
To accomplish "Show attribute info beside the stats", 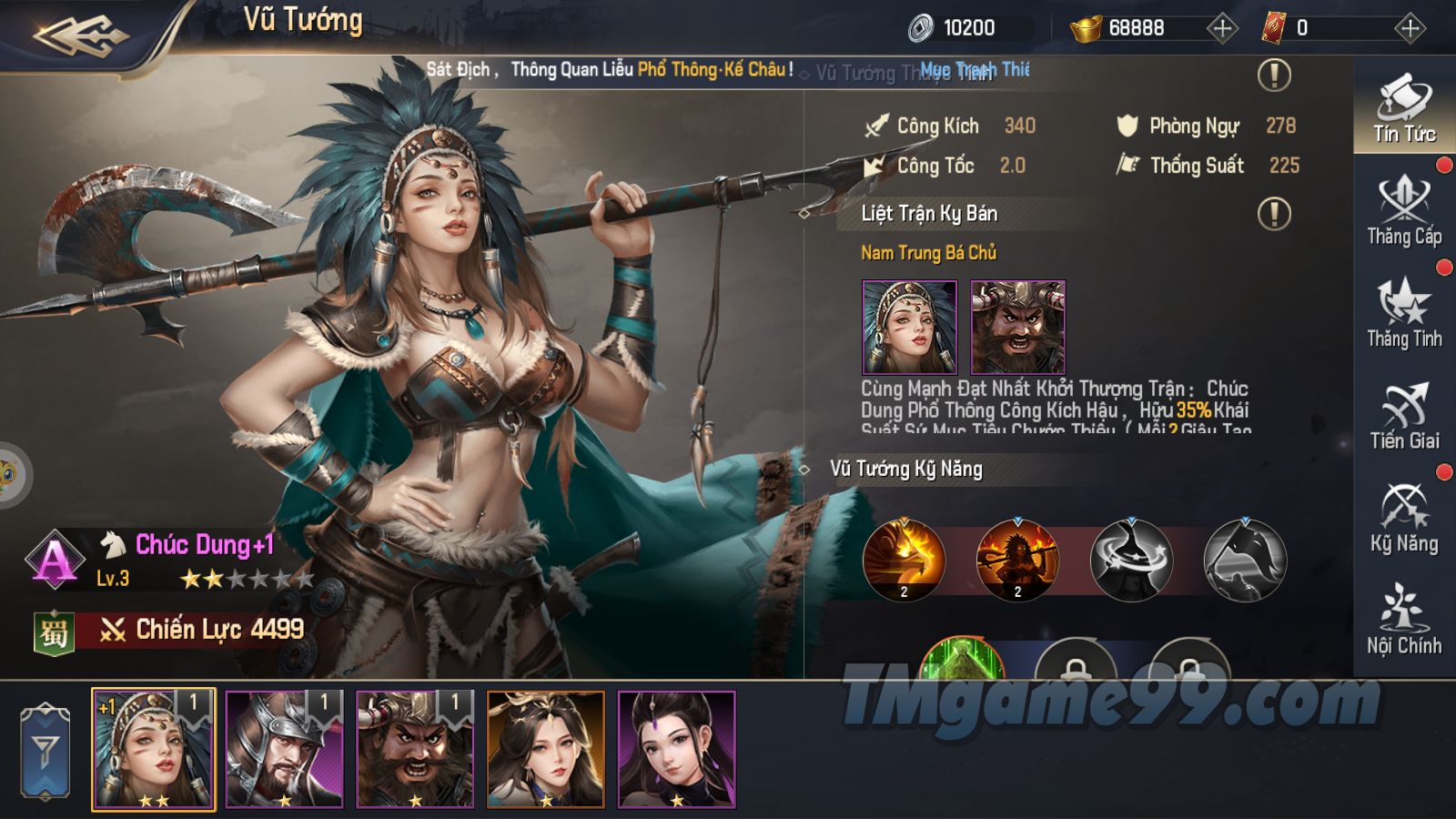I will 1274,76.
